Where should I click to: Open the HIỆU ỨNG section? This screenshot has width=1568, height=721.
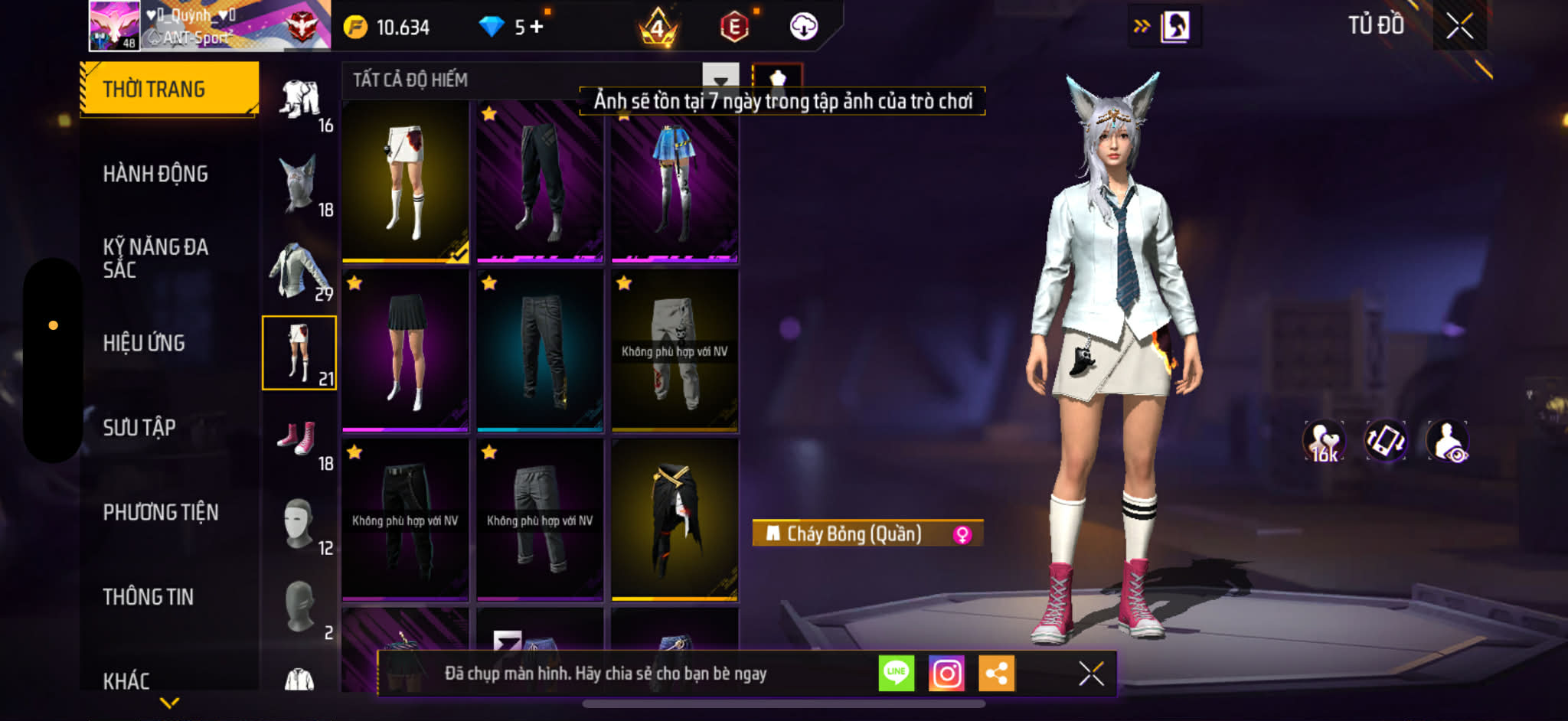144,343
